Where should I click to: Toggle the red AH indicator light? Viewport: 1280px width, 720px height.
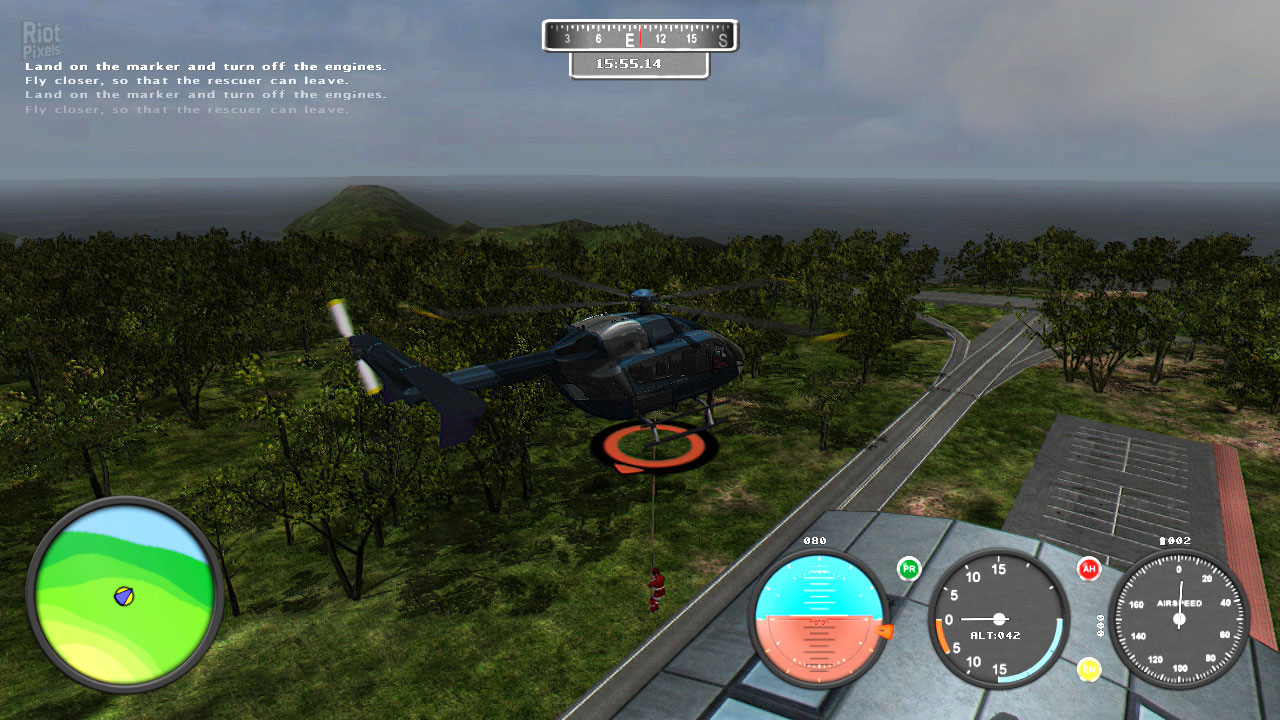point(1089,569)
